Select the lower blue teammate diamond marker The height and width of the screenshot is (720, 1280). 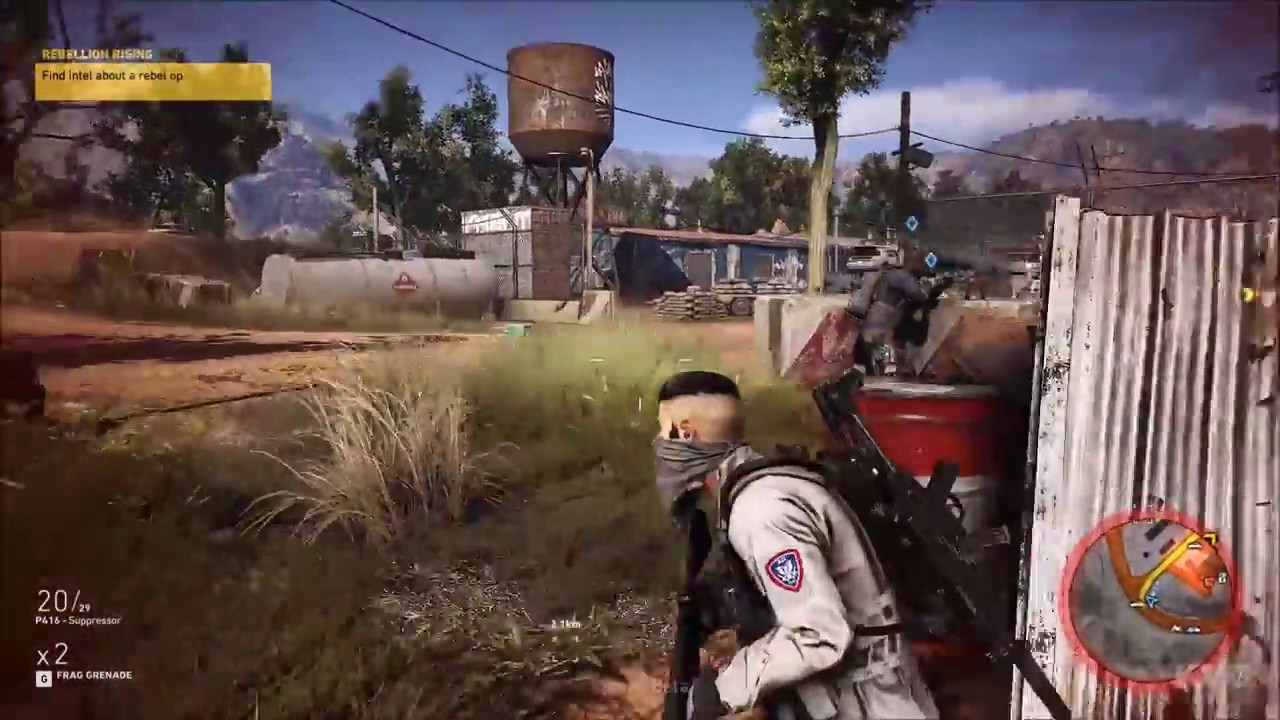(931, 261)
